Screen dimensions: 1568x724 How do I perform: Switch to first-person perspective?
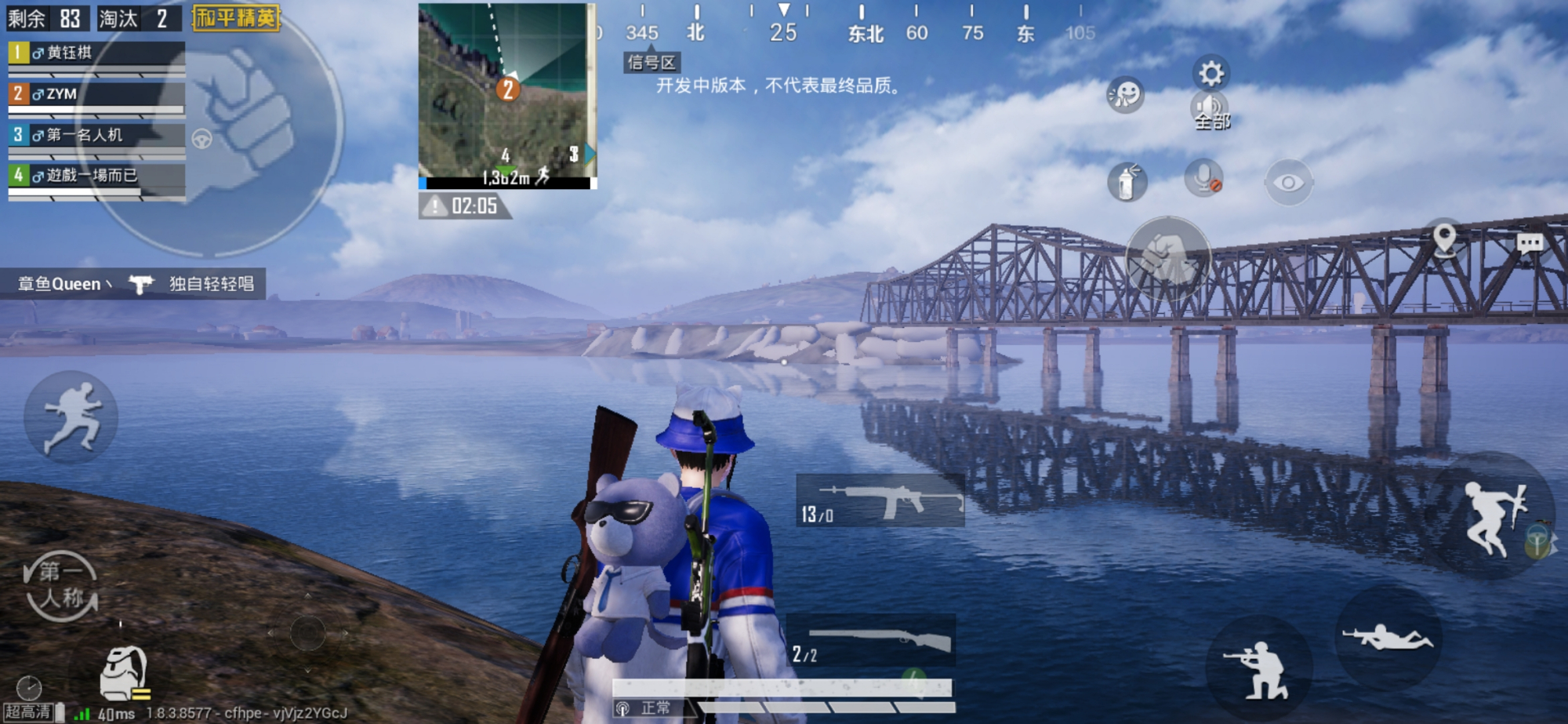pos(61,586)
